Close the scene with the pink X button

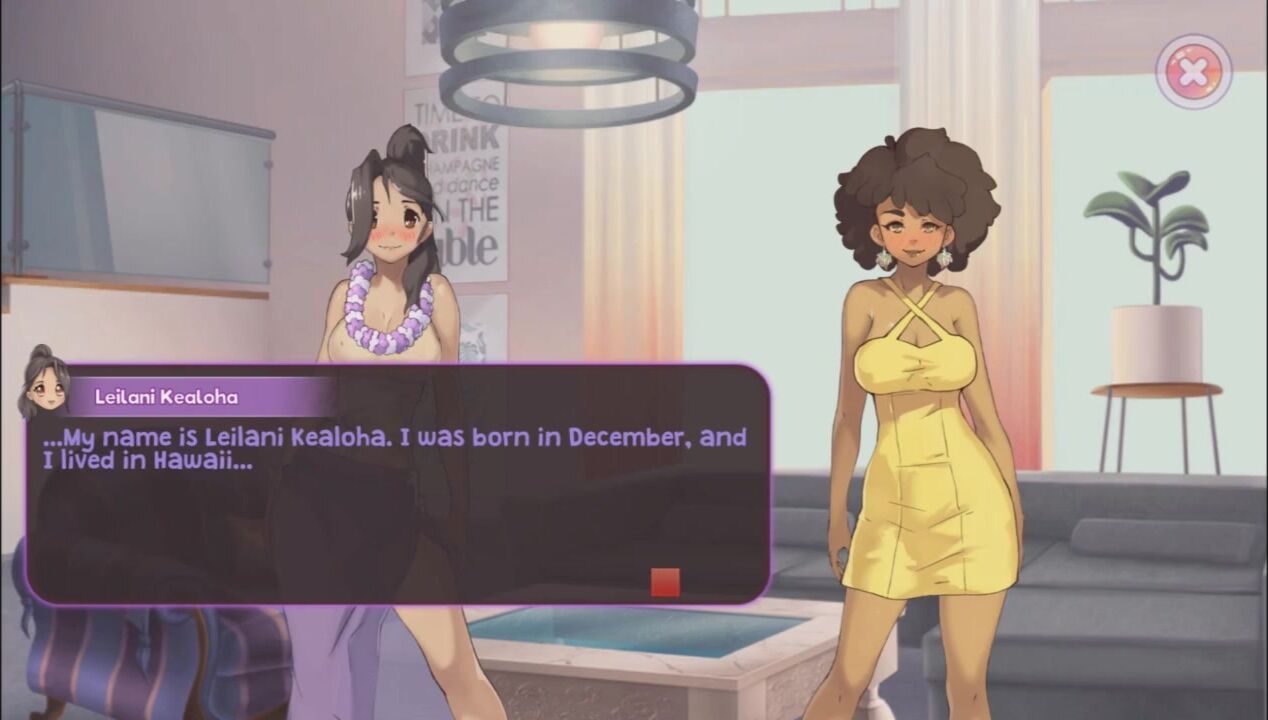coord(1193,71)
